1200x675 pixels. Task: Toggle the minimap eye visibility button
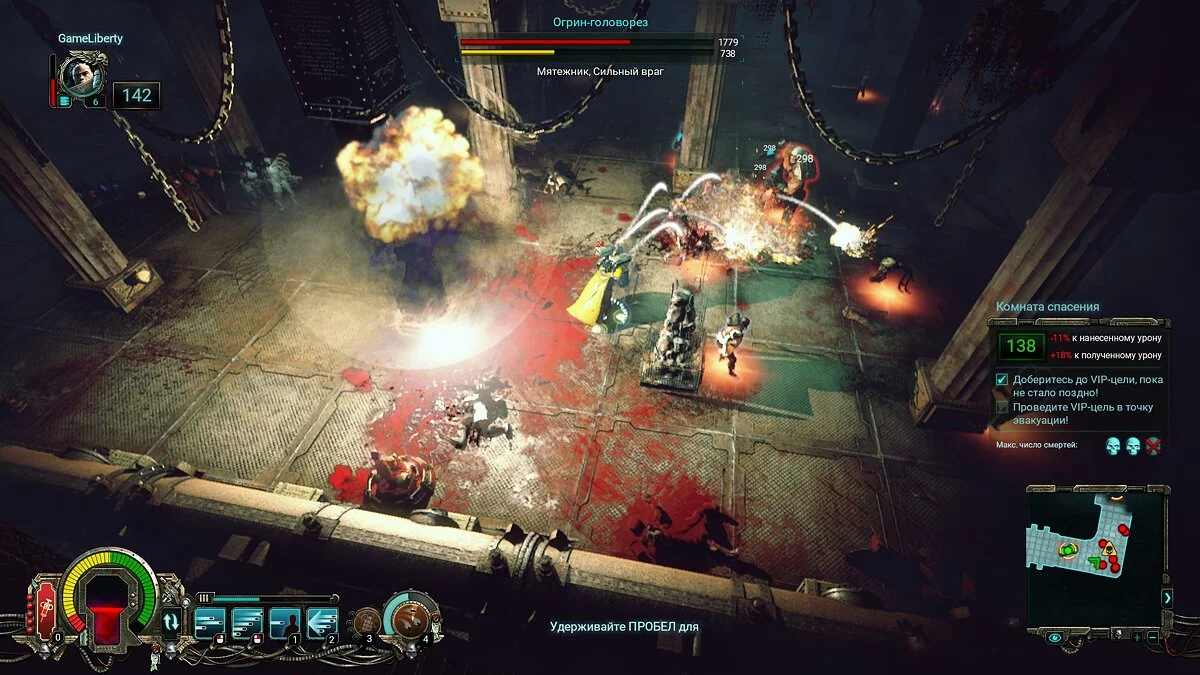[x=1055, y=637]
